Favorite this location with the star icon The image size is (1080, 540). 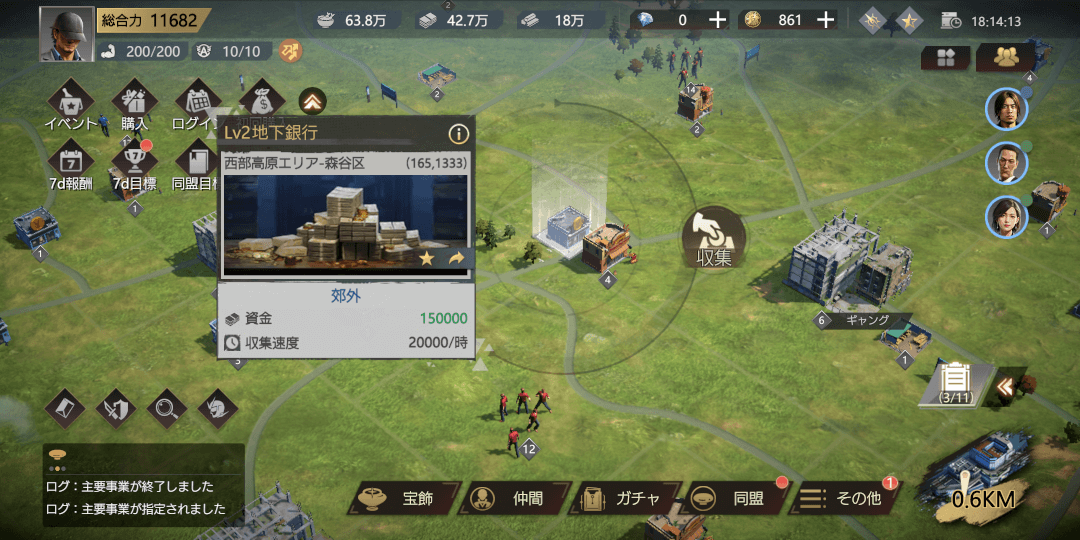click(427, 259)
